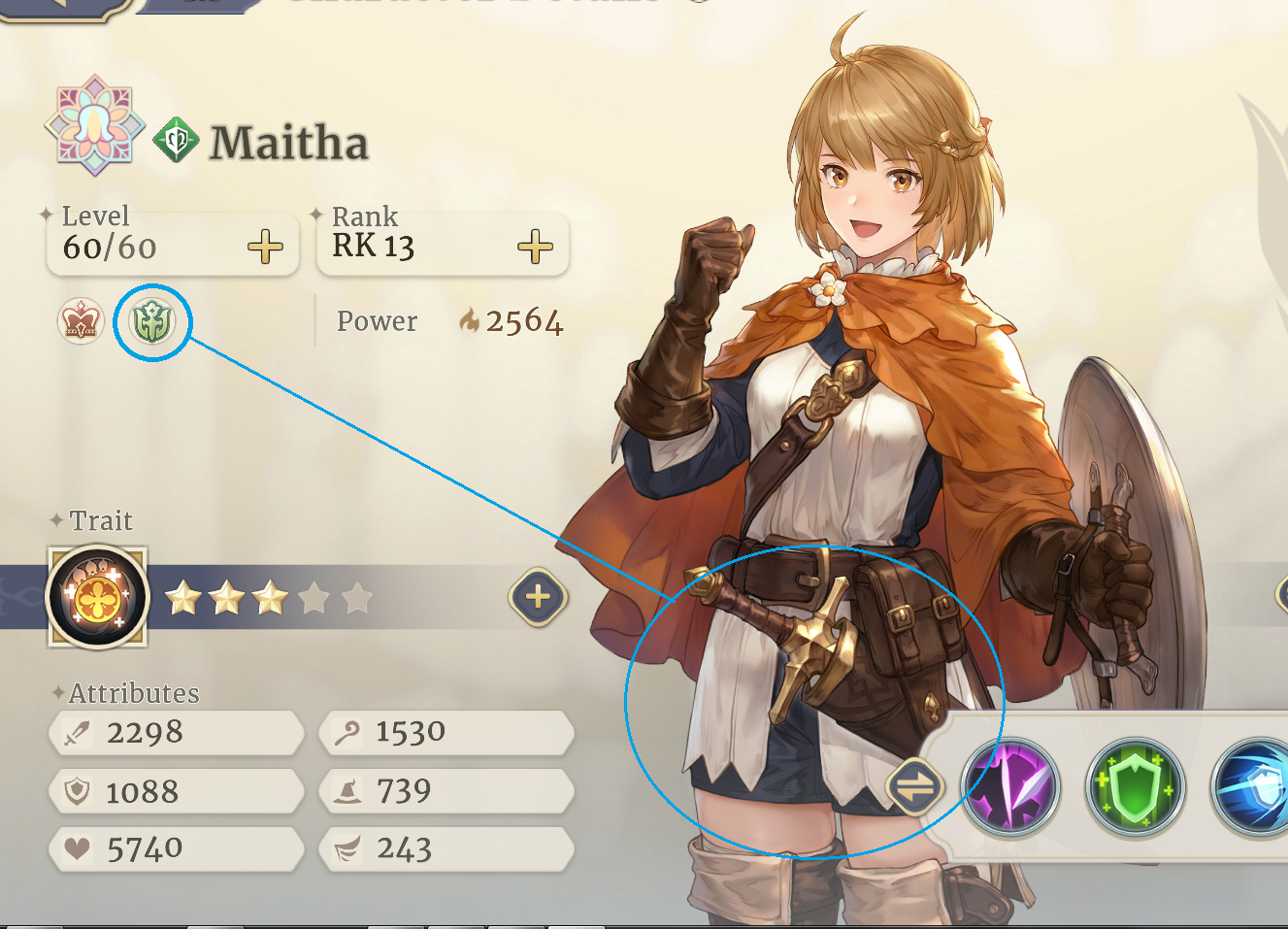1288x929 pixels.
Task: Tap the plus button beside Rank RK 13
Action: point(535,248)
